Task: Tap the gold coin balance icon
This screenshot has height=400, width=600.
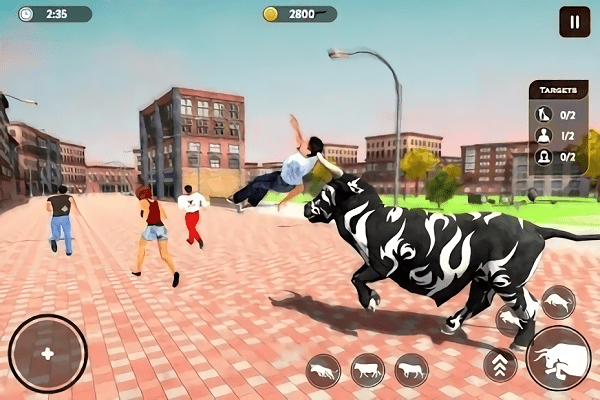Action: pyautogui.click(x=270, y=14)
